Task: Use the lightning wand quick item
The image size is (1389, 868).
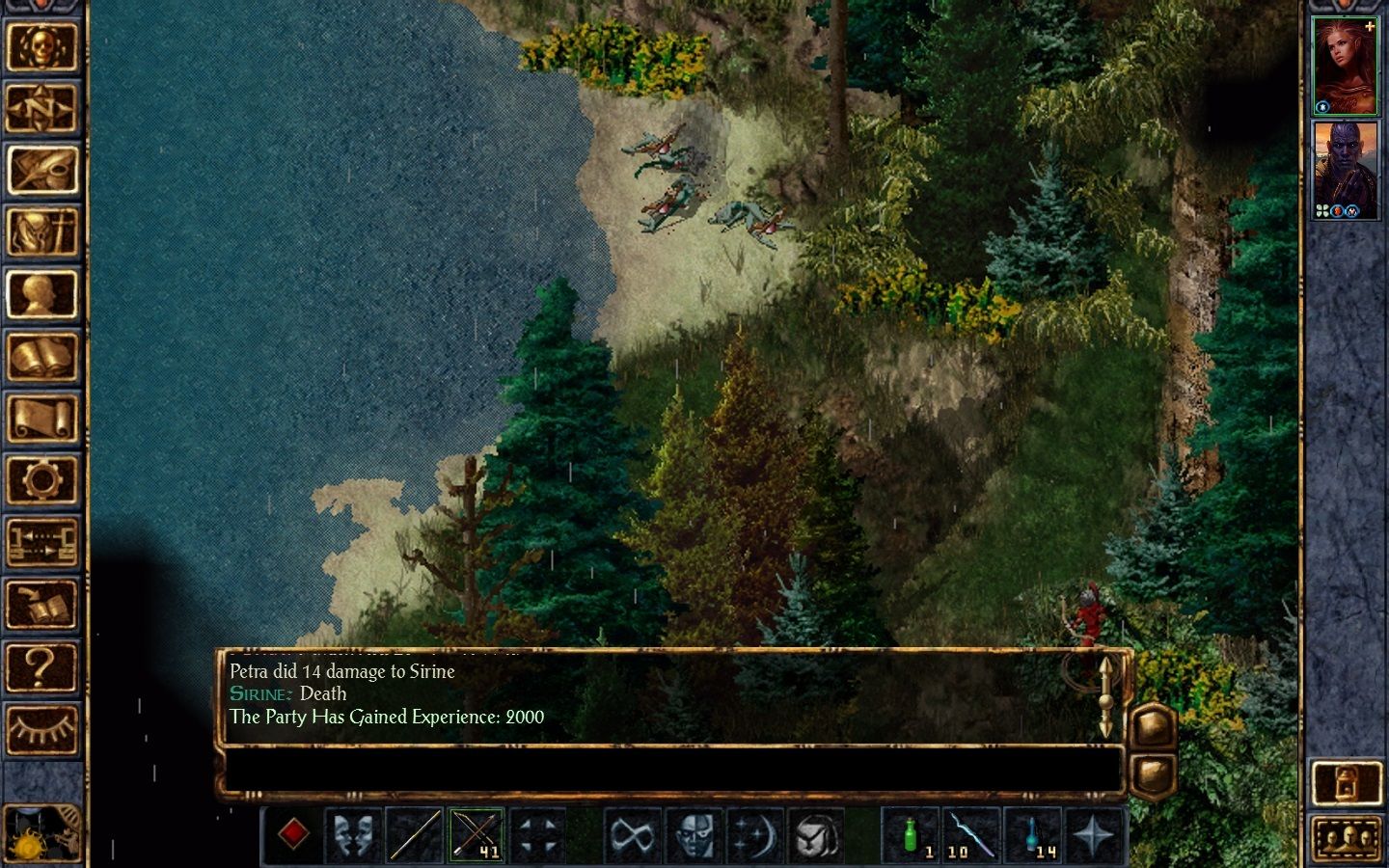Action: 970,834
